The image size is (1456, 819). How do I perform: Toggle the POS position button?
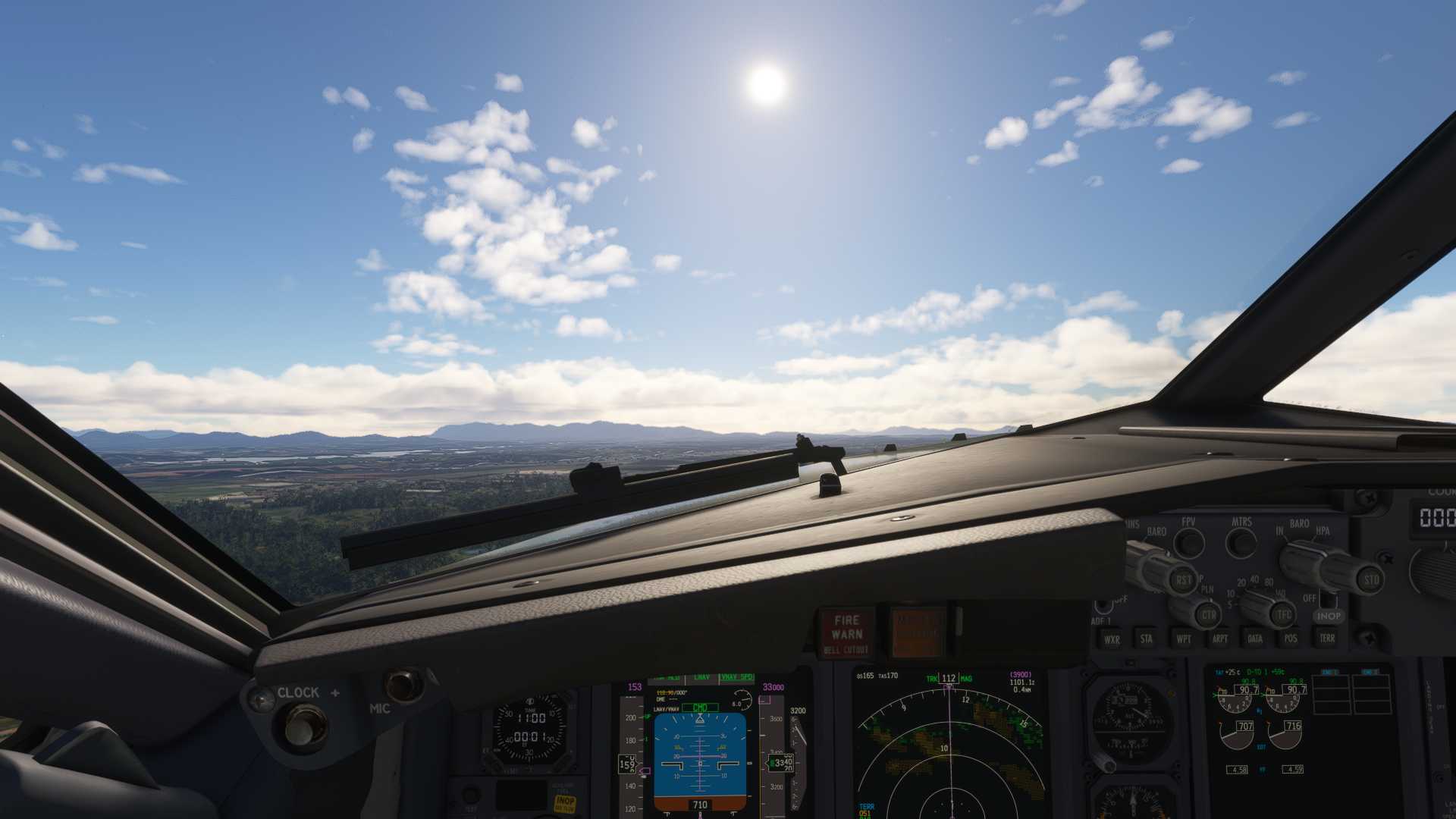1291,639
